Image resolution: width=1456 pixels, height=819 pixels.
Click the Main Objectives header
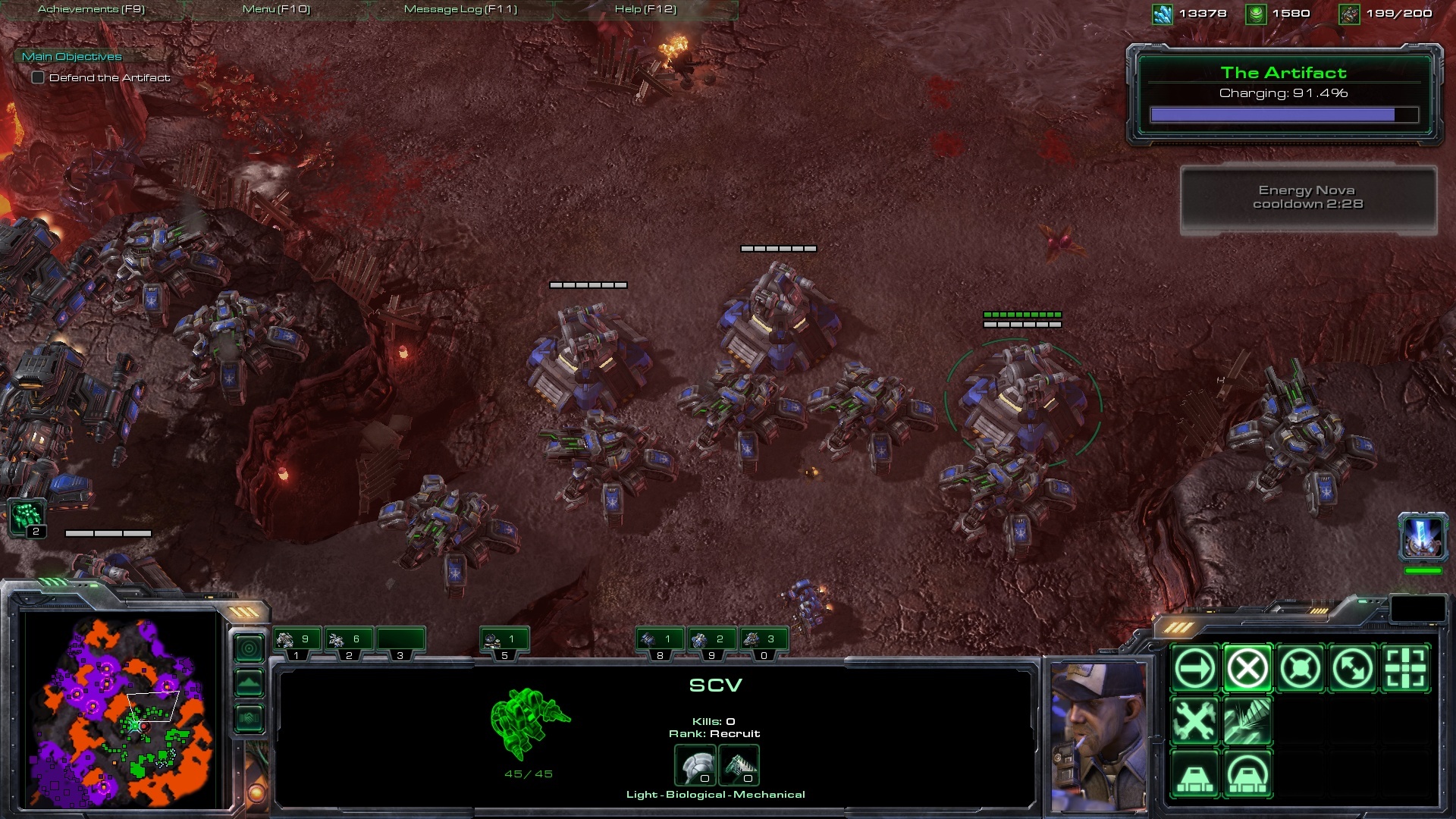pos(72,56)
